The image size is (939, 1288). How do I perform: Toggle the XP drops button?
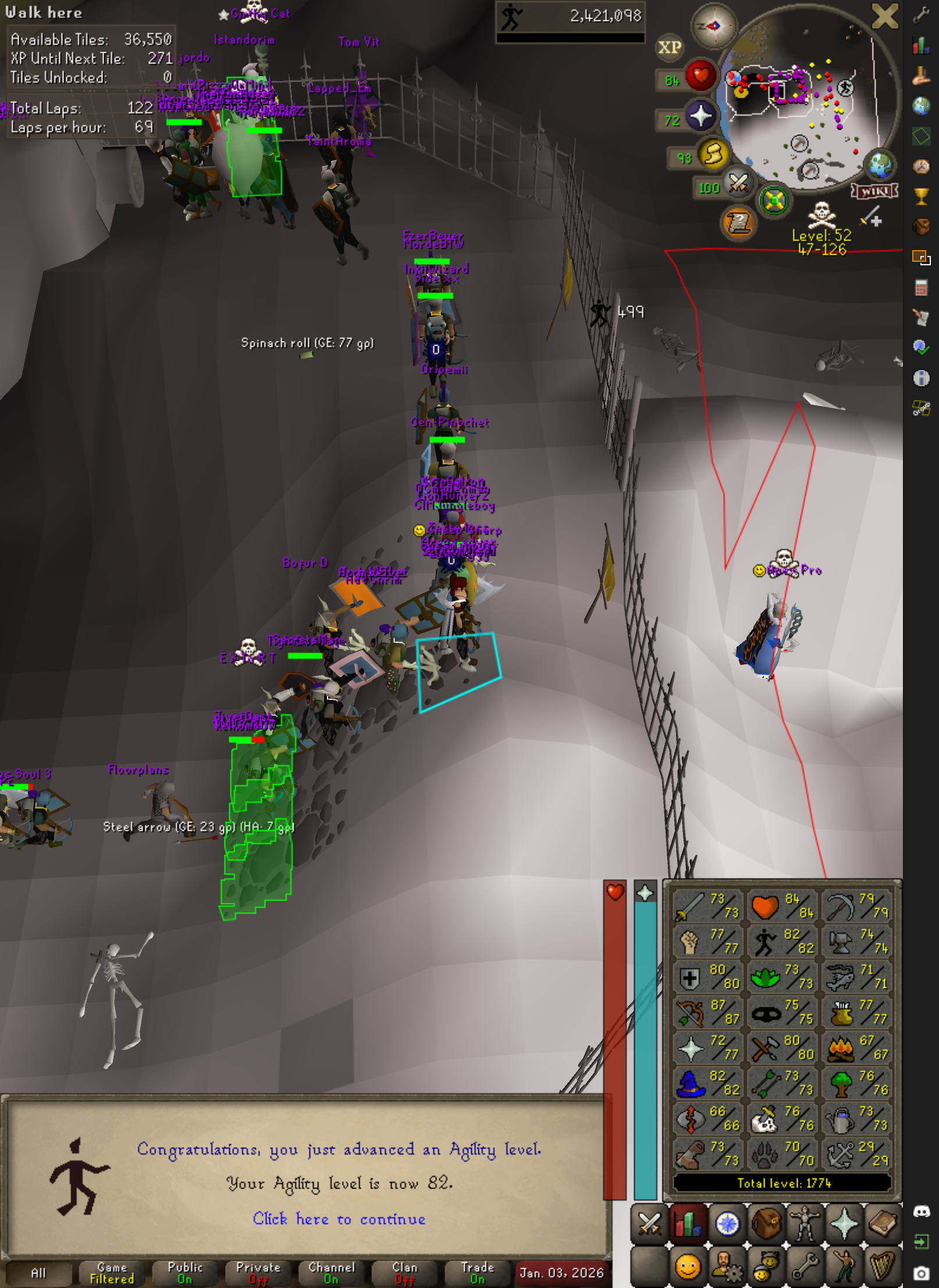coord(669,48)
